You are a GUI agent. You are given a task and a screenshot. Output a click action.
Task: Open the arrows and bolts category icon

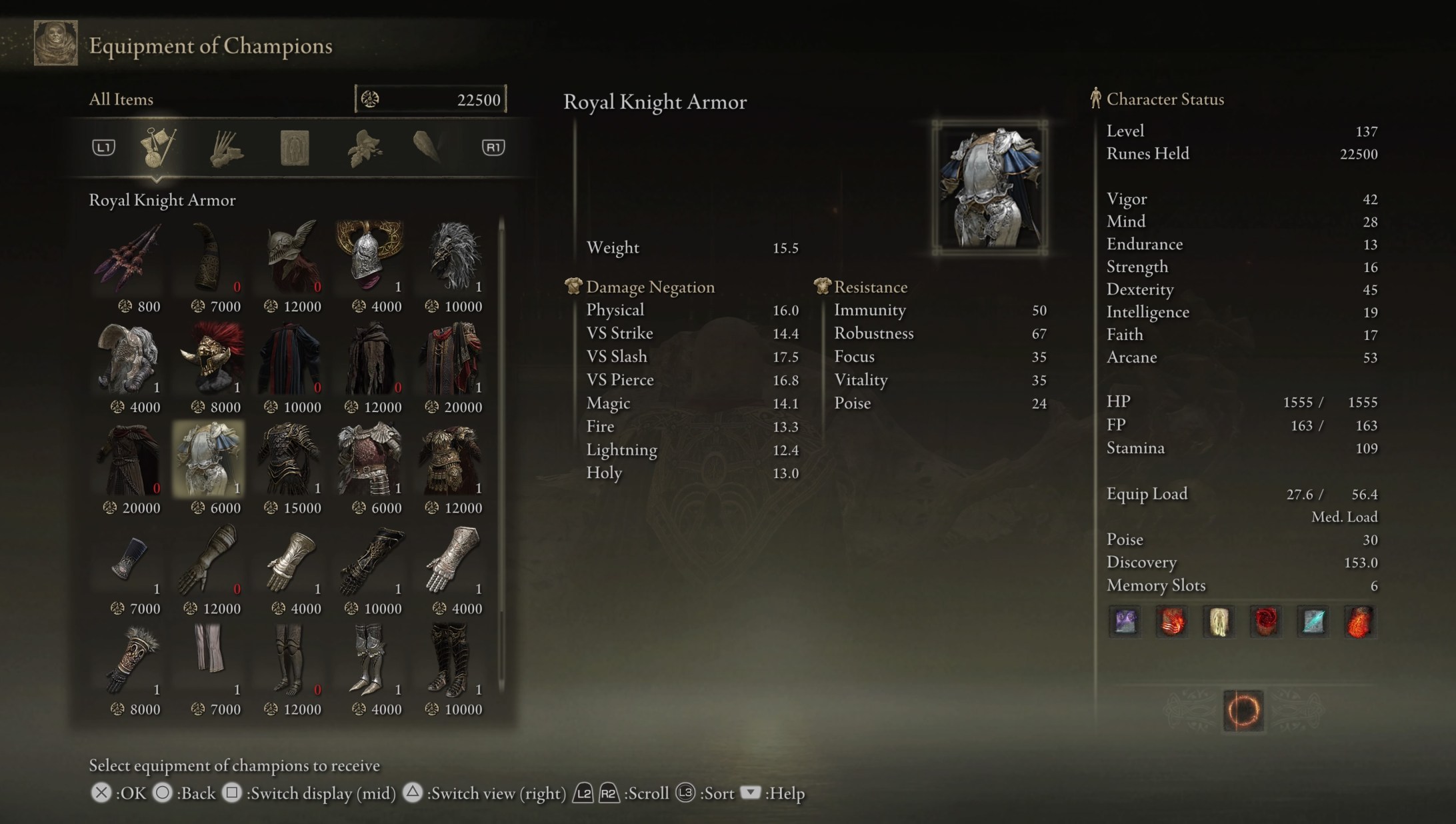(x=225, y=148)
